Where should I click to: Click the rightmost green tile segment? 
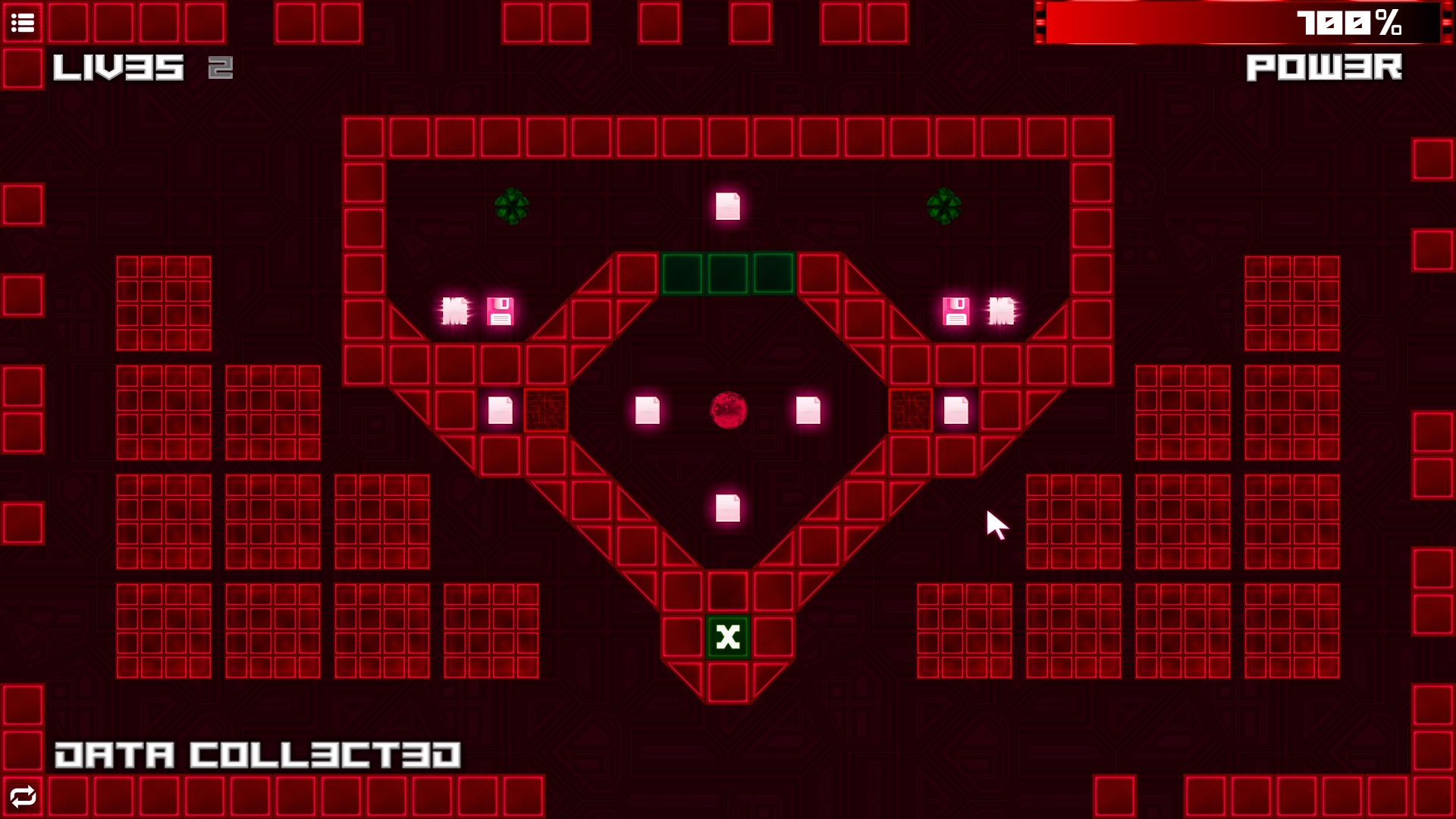pyautogui.click(x=773, y=275)
